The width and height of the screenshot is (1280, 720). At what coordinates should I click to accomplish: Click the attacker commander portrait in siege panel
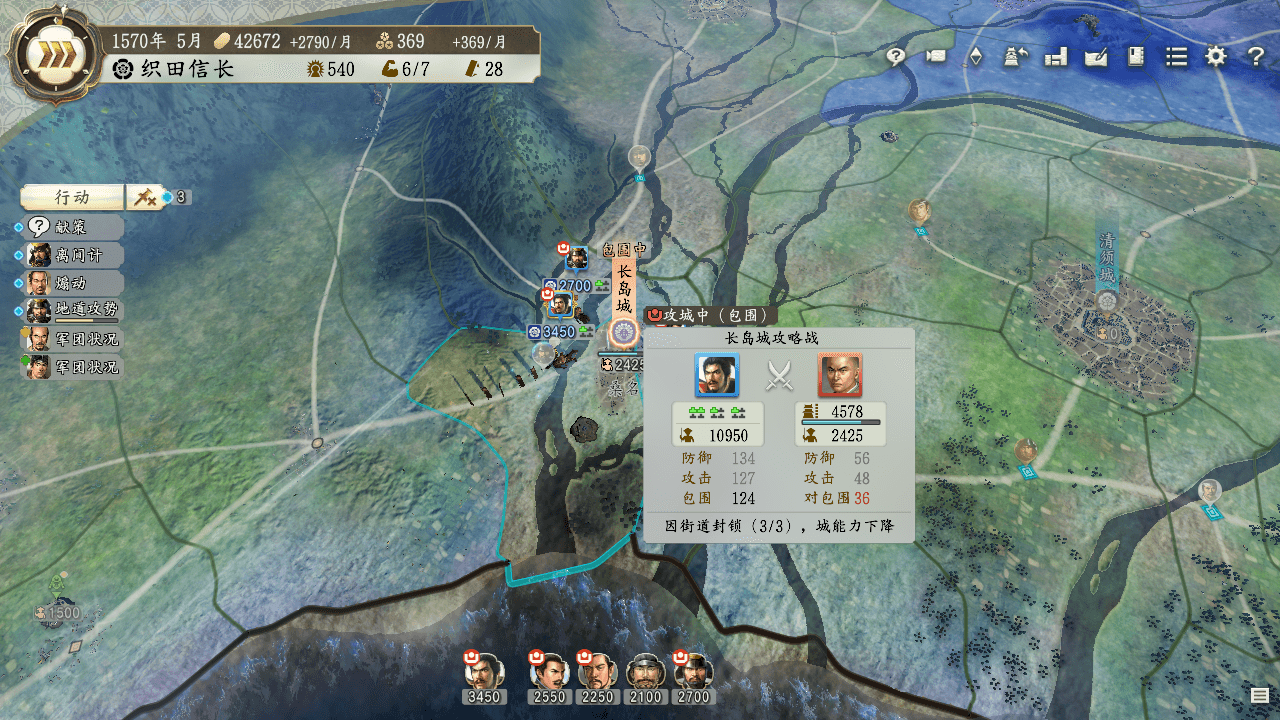click(717, 375)
